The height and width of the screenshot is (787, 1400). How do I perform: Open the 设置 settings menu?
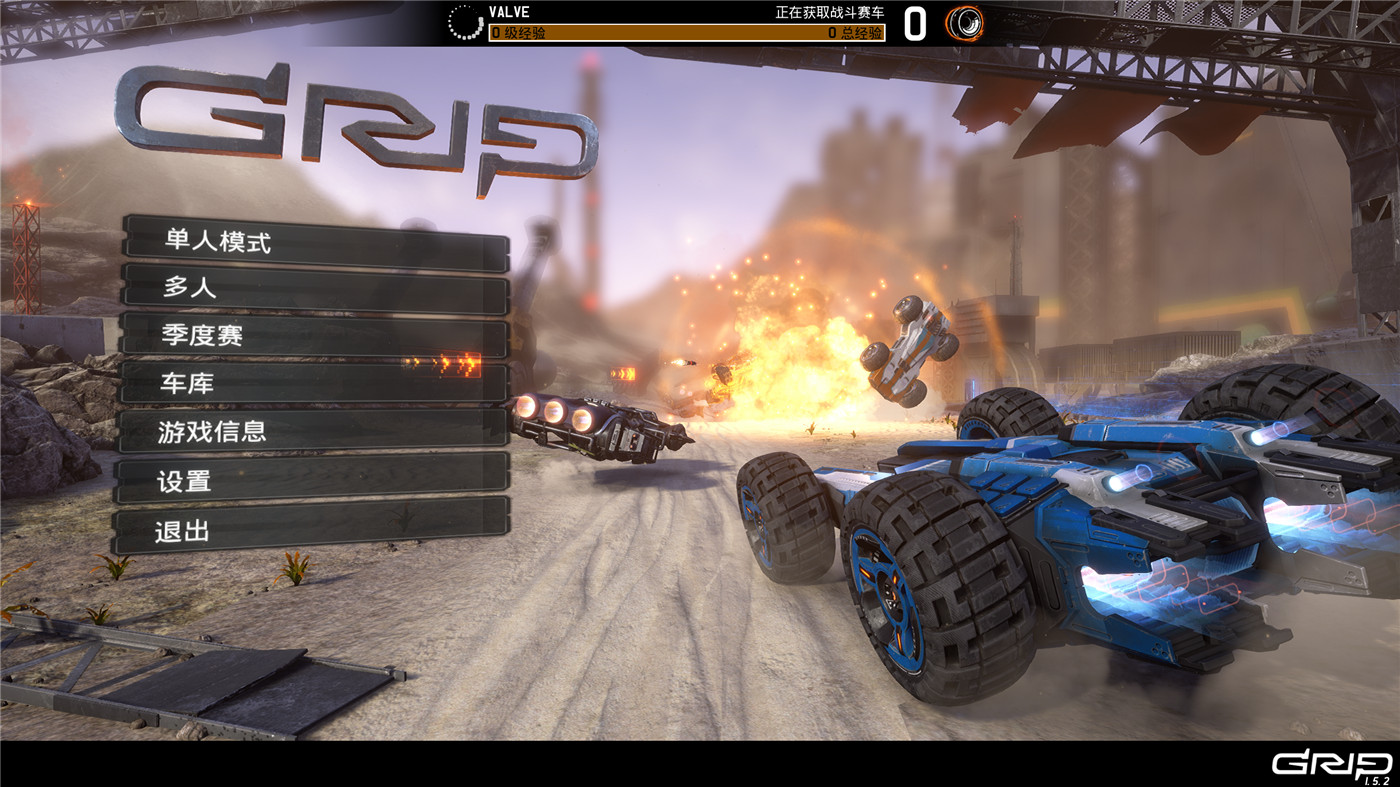312,481
